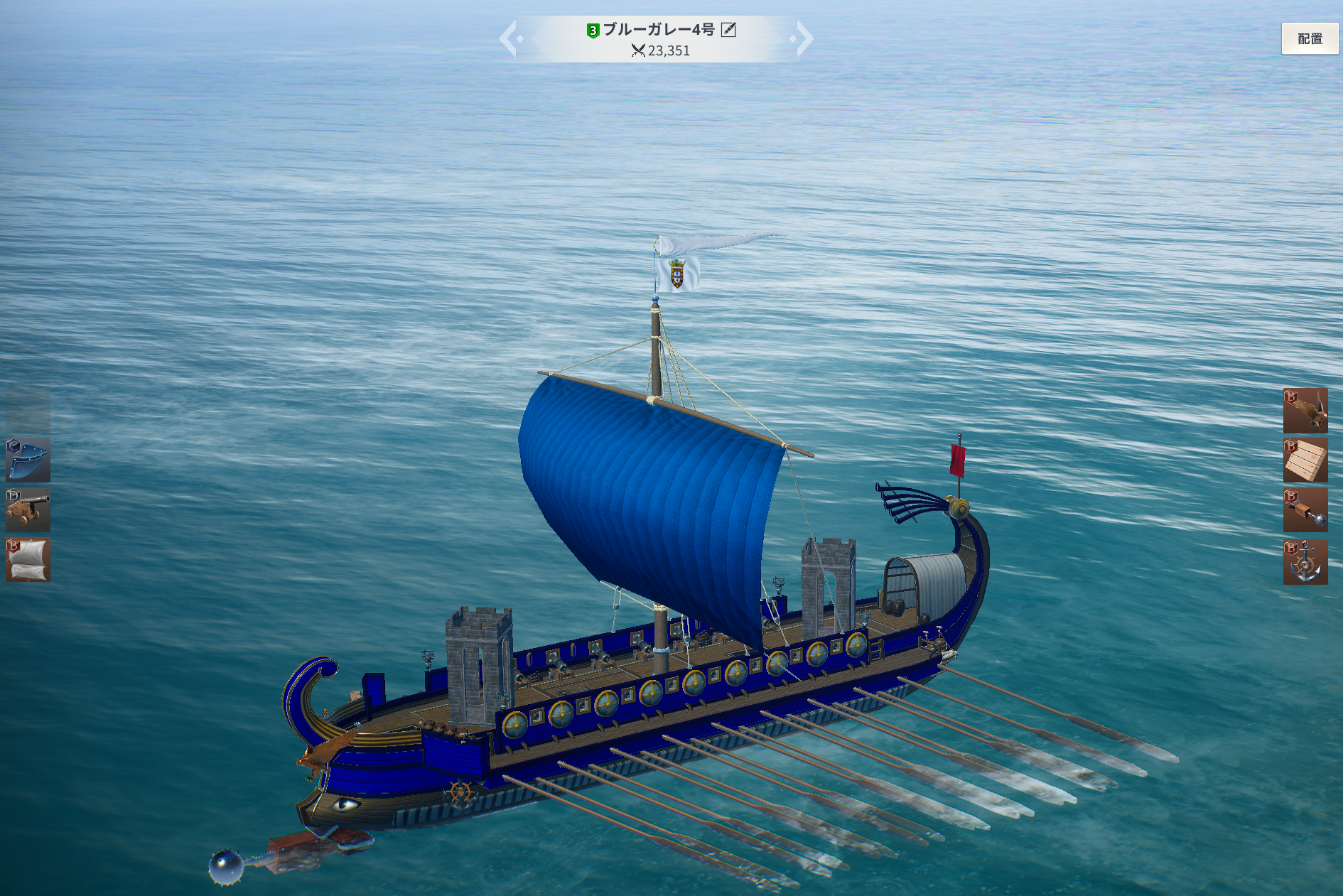The height and width of the screenshot is (896, 1343).
Task: Switch to the previous ship with left arrow
Action: click(509, 38)
